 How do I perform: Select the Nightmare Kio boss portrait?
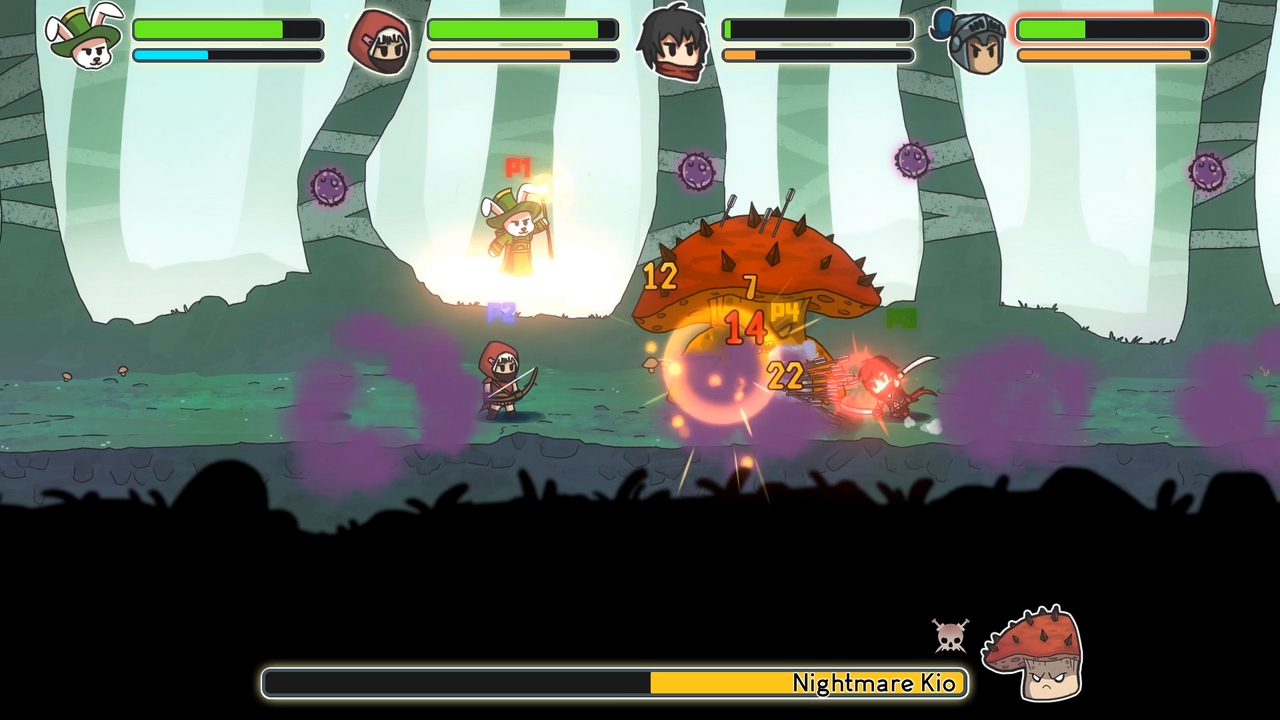pyautogui.click(x=1035, y=650)
